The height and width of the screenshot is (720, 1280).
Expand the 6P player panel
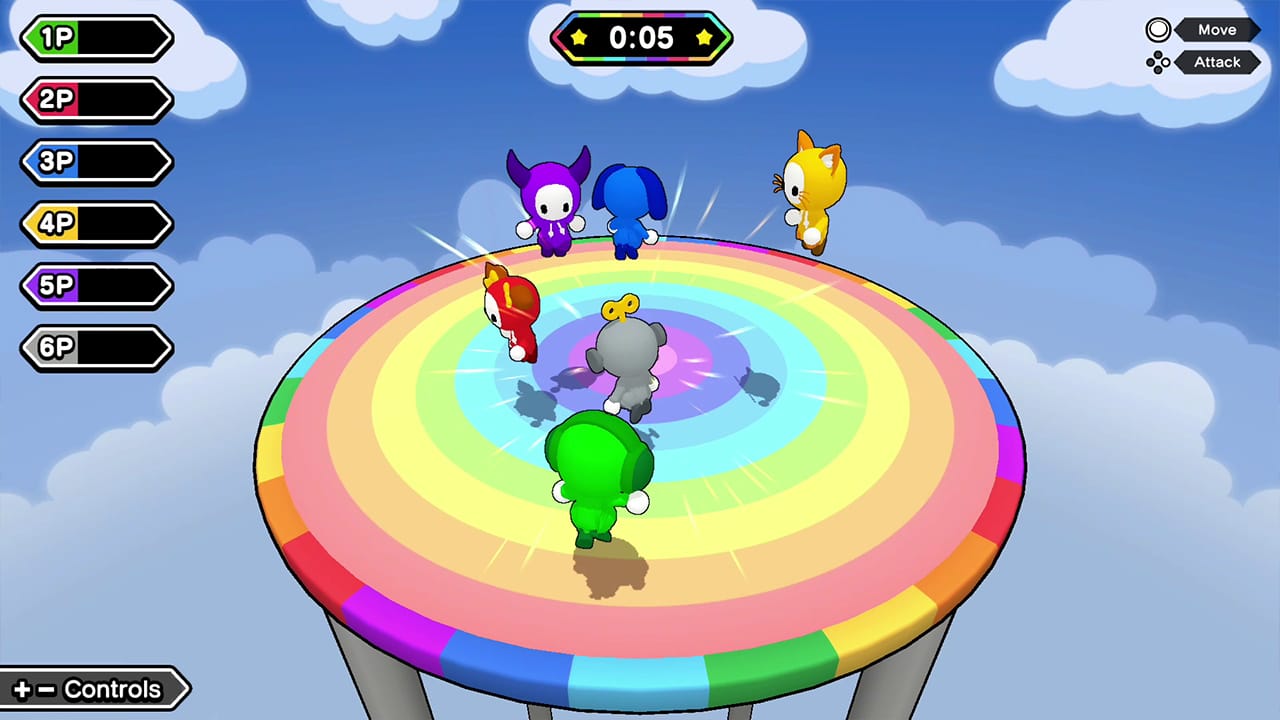coord(95,348)
